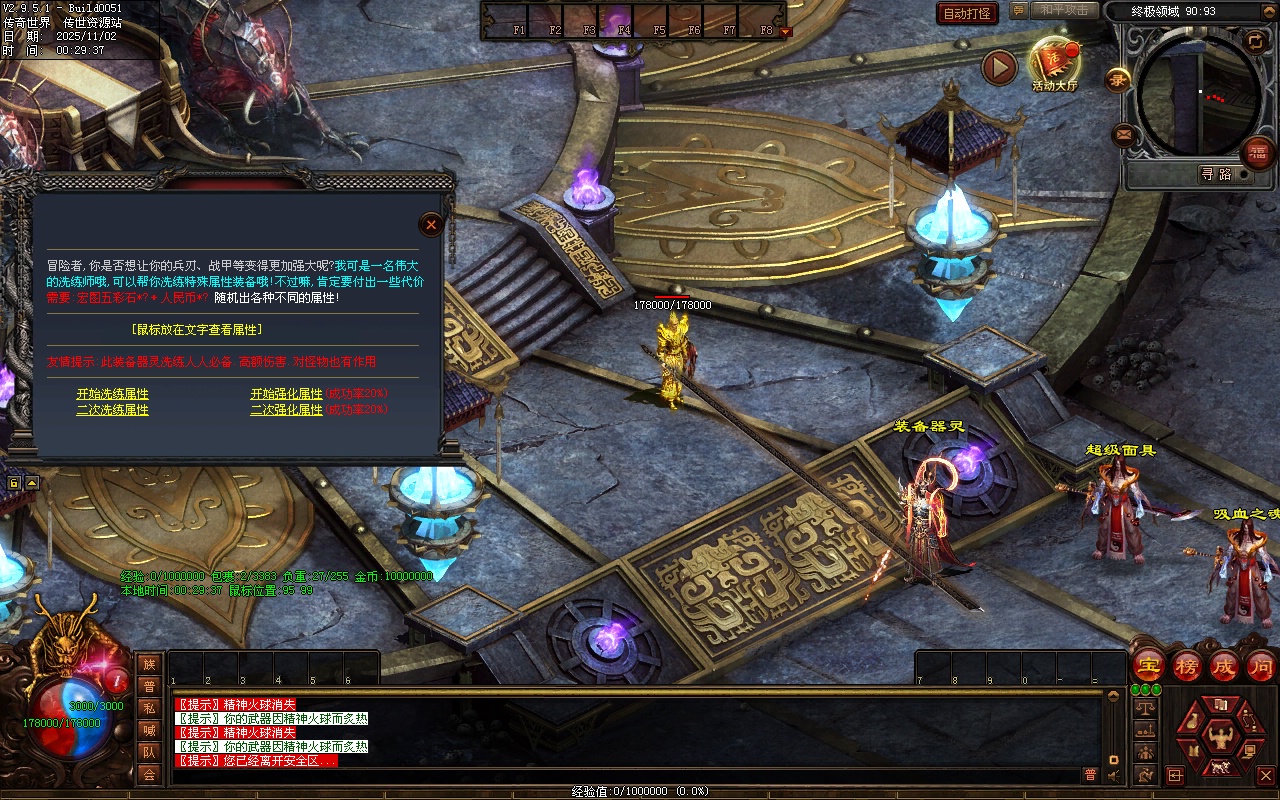Activate the 寻路 pathfinding button
Screen dimensions: 1280x800
pyautogui.click(x=1216, y=174)
